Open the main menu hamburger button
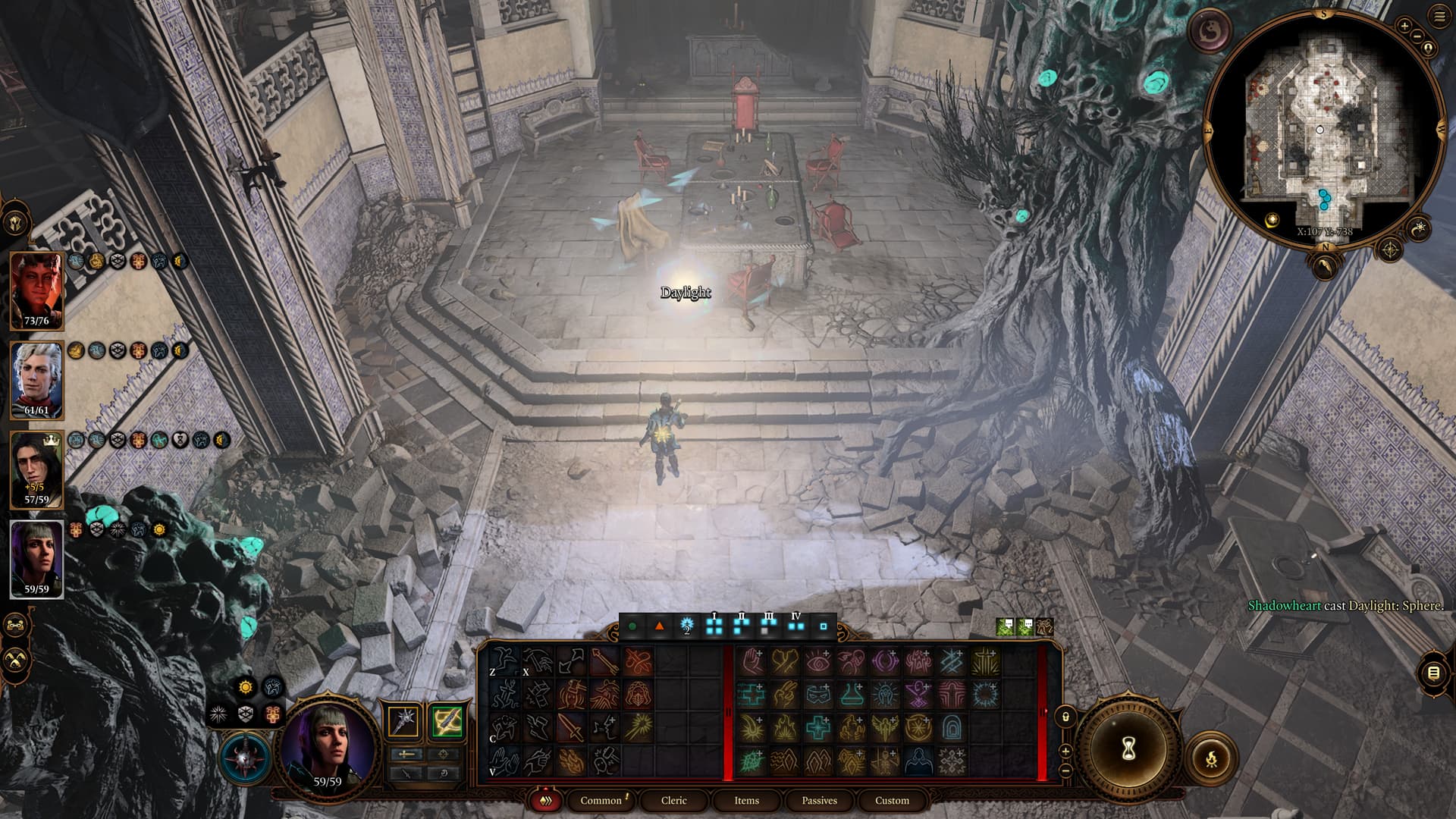The image size is (1456, 819). 1439,17
